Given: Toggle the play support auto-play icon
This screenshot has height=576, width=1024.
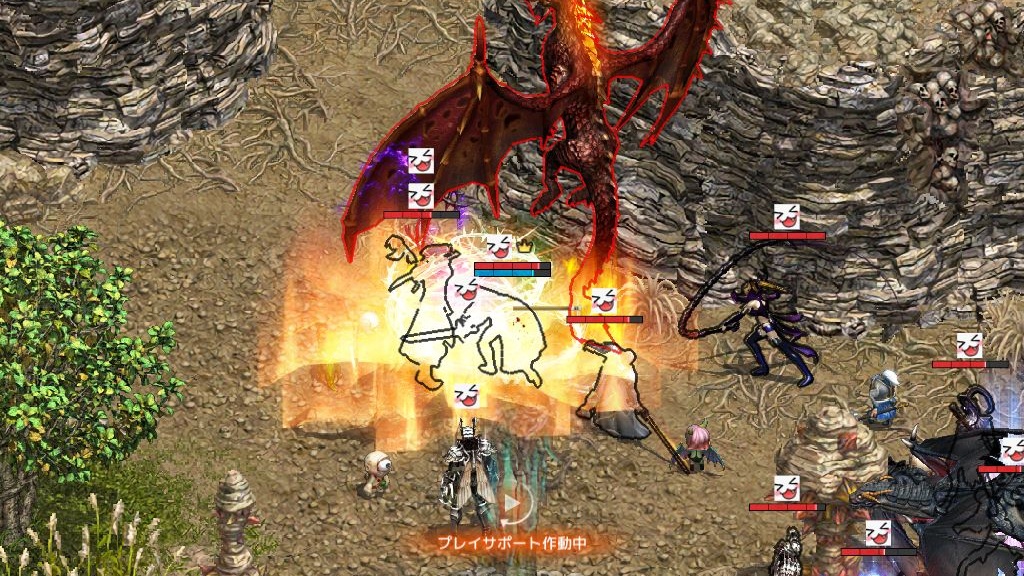Looking at the screenshot, I should coord(512,506).
